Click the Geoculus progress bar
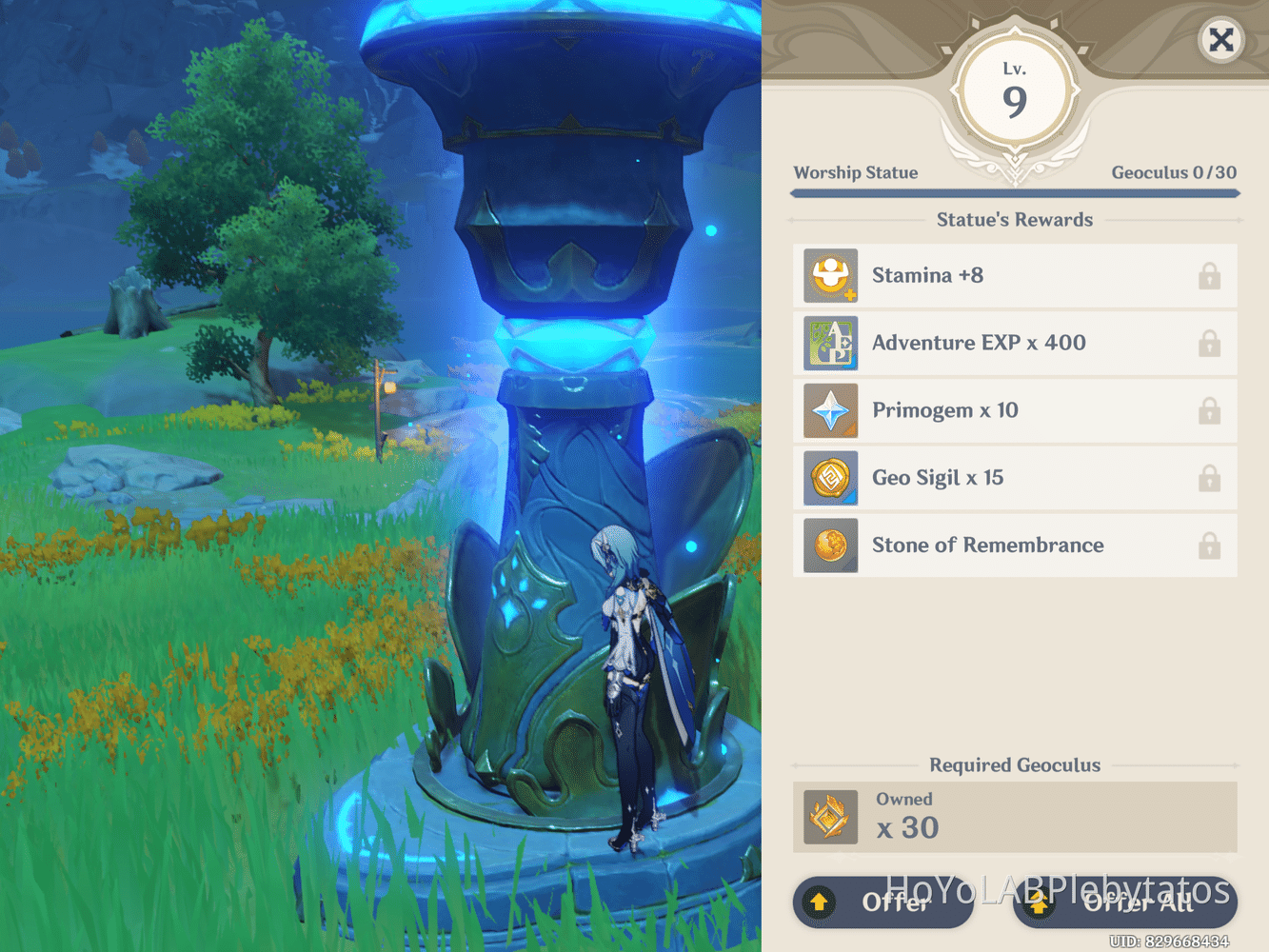 [x=1015, y=193]
